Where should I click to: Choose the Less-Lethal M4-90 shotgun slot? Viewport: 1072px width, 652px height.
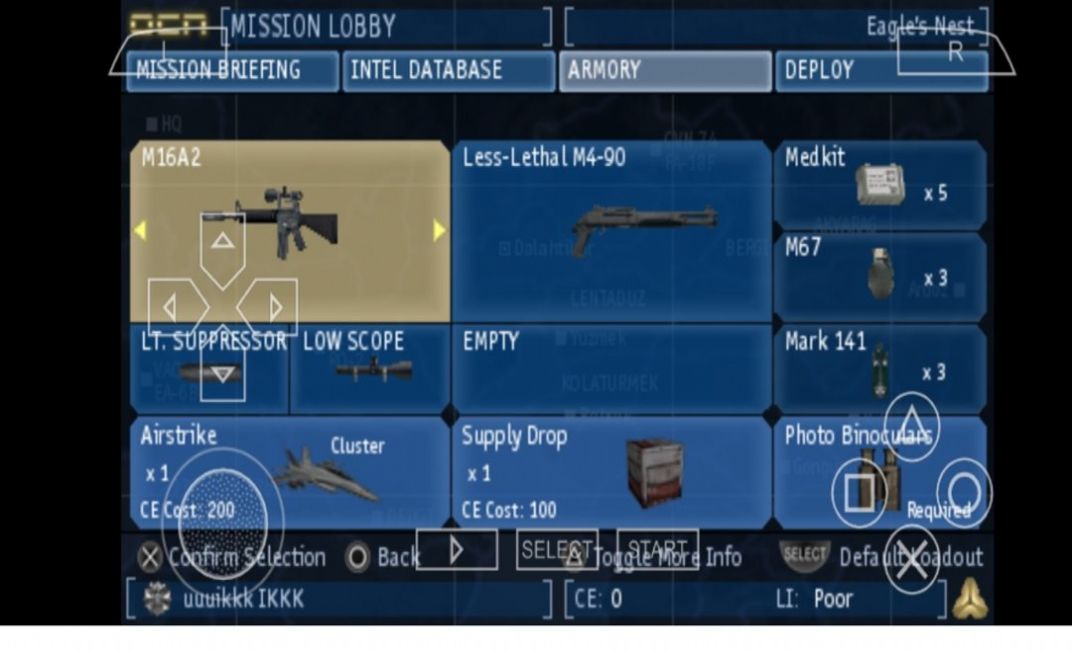pyautogui.click(x=611, y=230)
